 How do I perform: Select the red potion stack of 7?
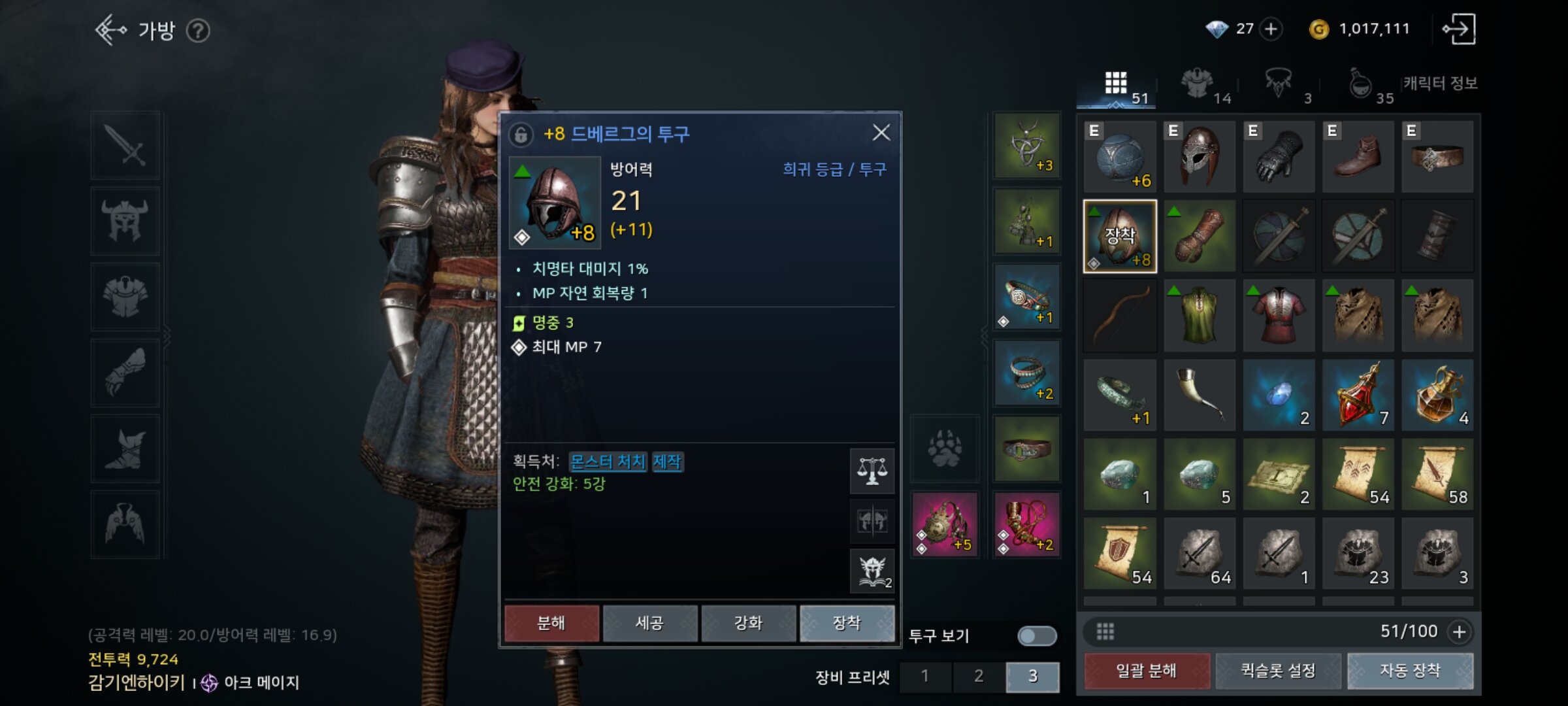point(1358,395)
